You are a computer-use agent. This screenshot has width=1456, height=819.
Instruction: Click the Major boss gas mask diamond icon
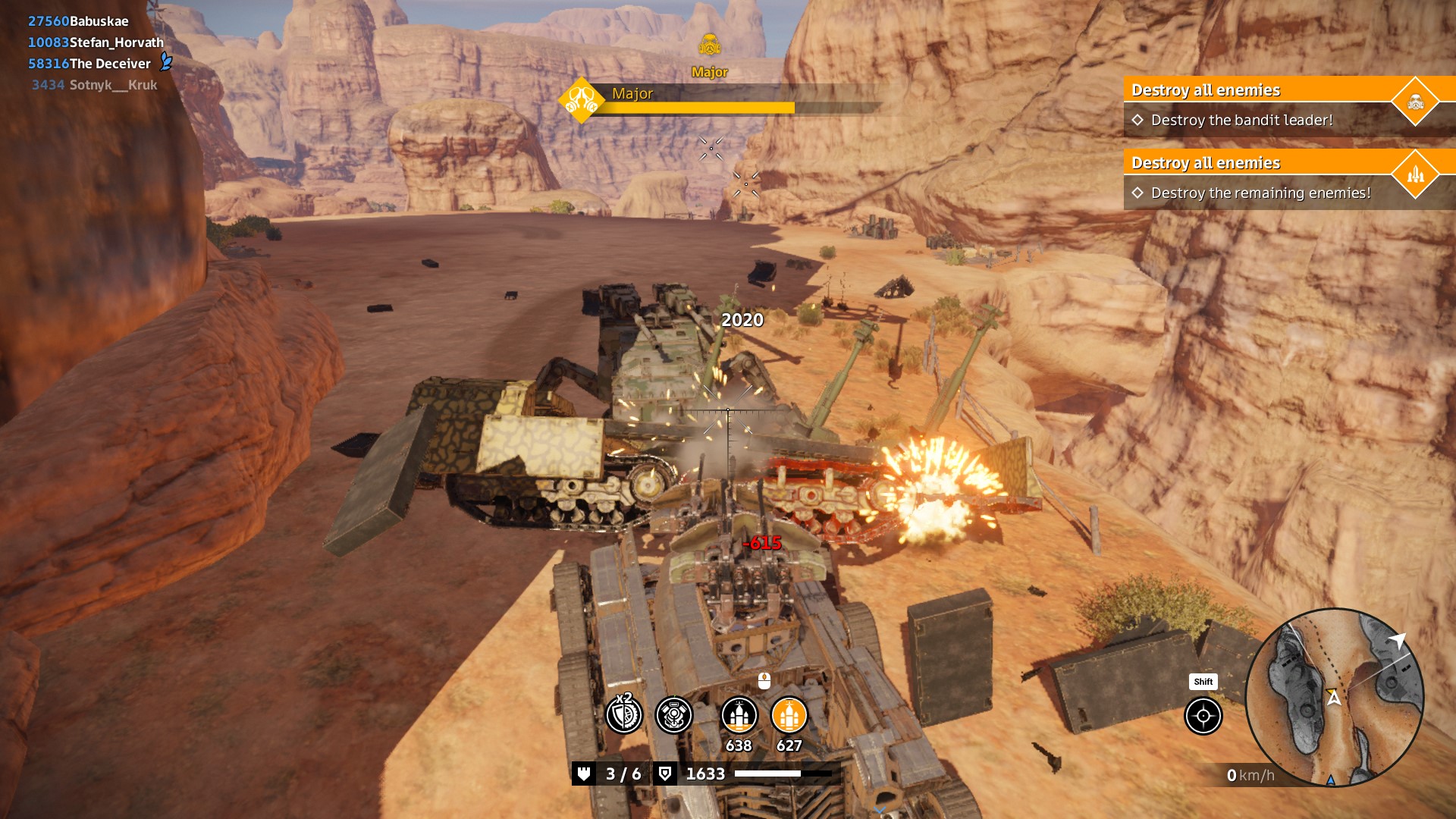582,100
